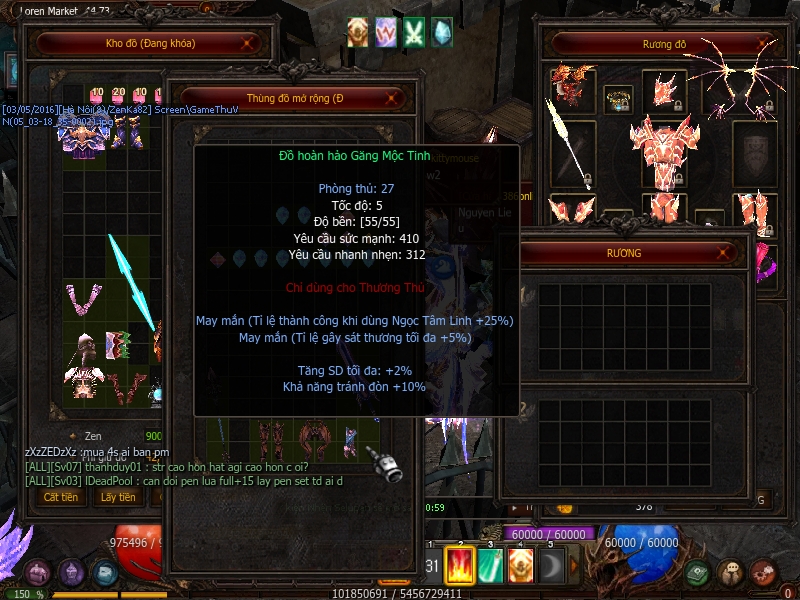Select the equipped red helmet slot

(664, 90)
